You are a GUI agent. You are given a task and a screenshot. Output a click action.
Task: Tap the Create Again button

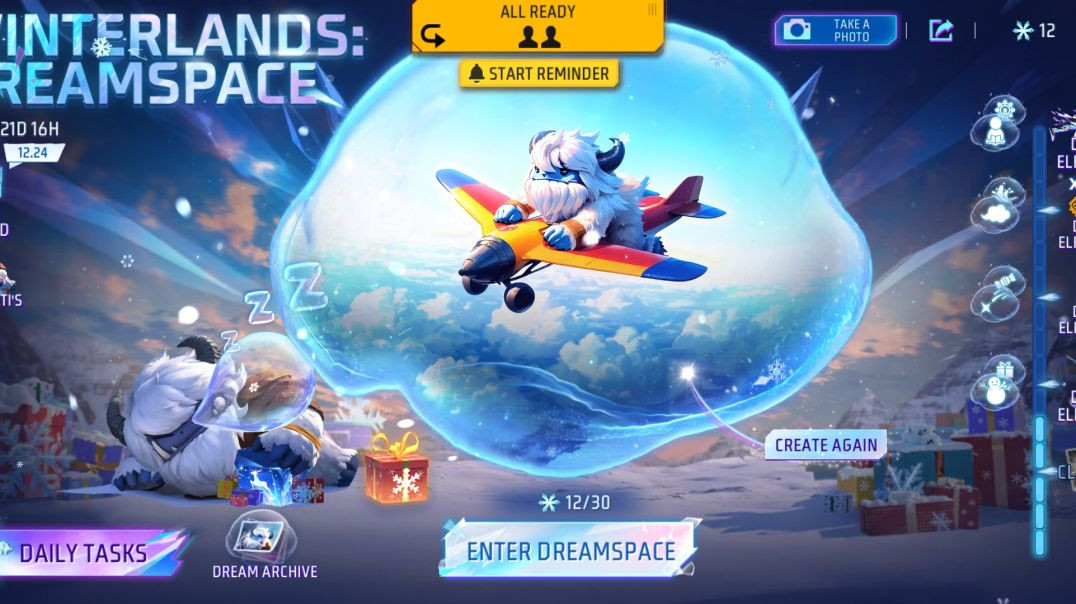825,445
